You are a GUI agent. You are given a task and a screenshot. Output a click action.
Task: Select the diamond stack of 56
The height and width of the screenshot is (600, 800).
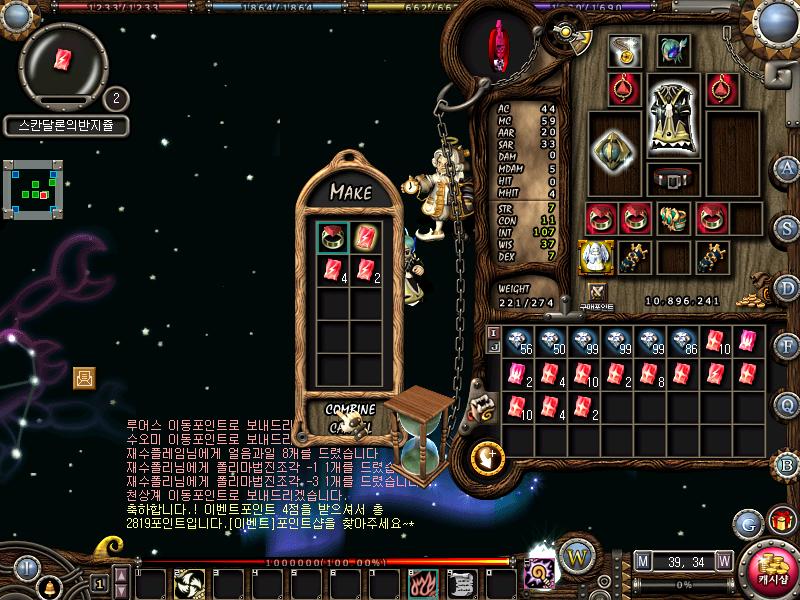click(x=518, y=342)
